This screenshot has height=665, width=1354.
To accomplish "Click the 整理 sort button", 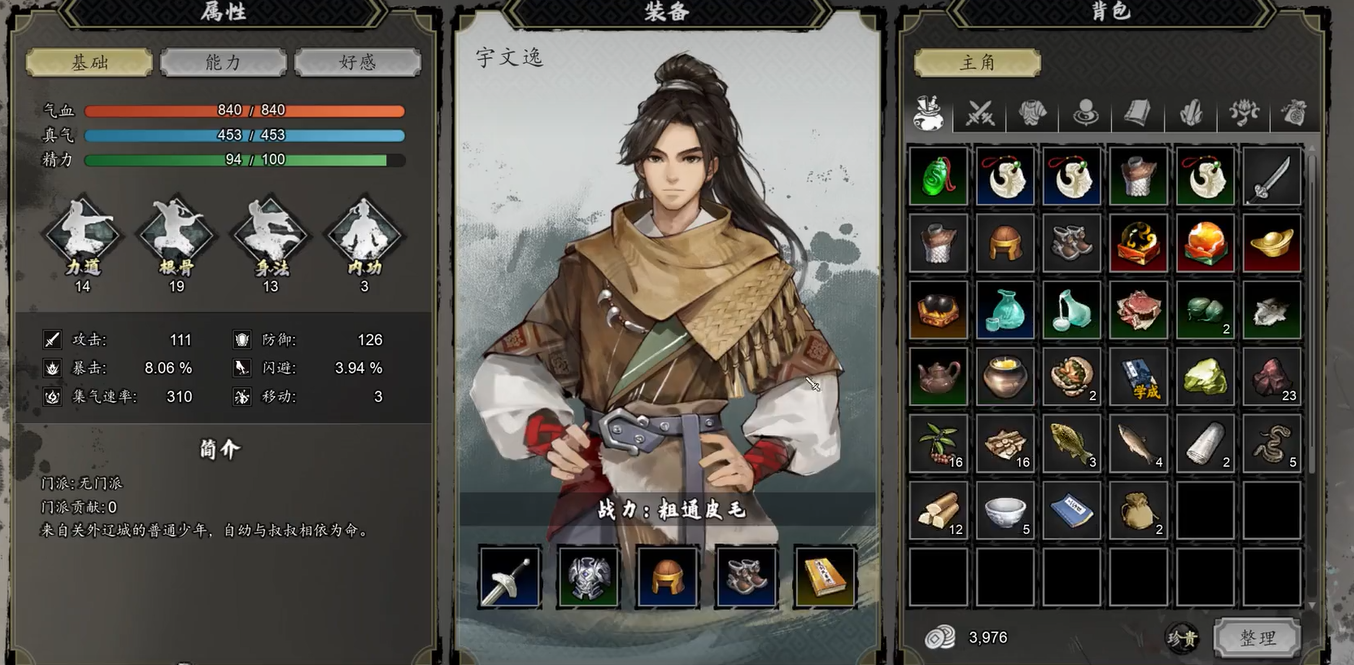I will click(1257, 637).
